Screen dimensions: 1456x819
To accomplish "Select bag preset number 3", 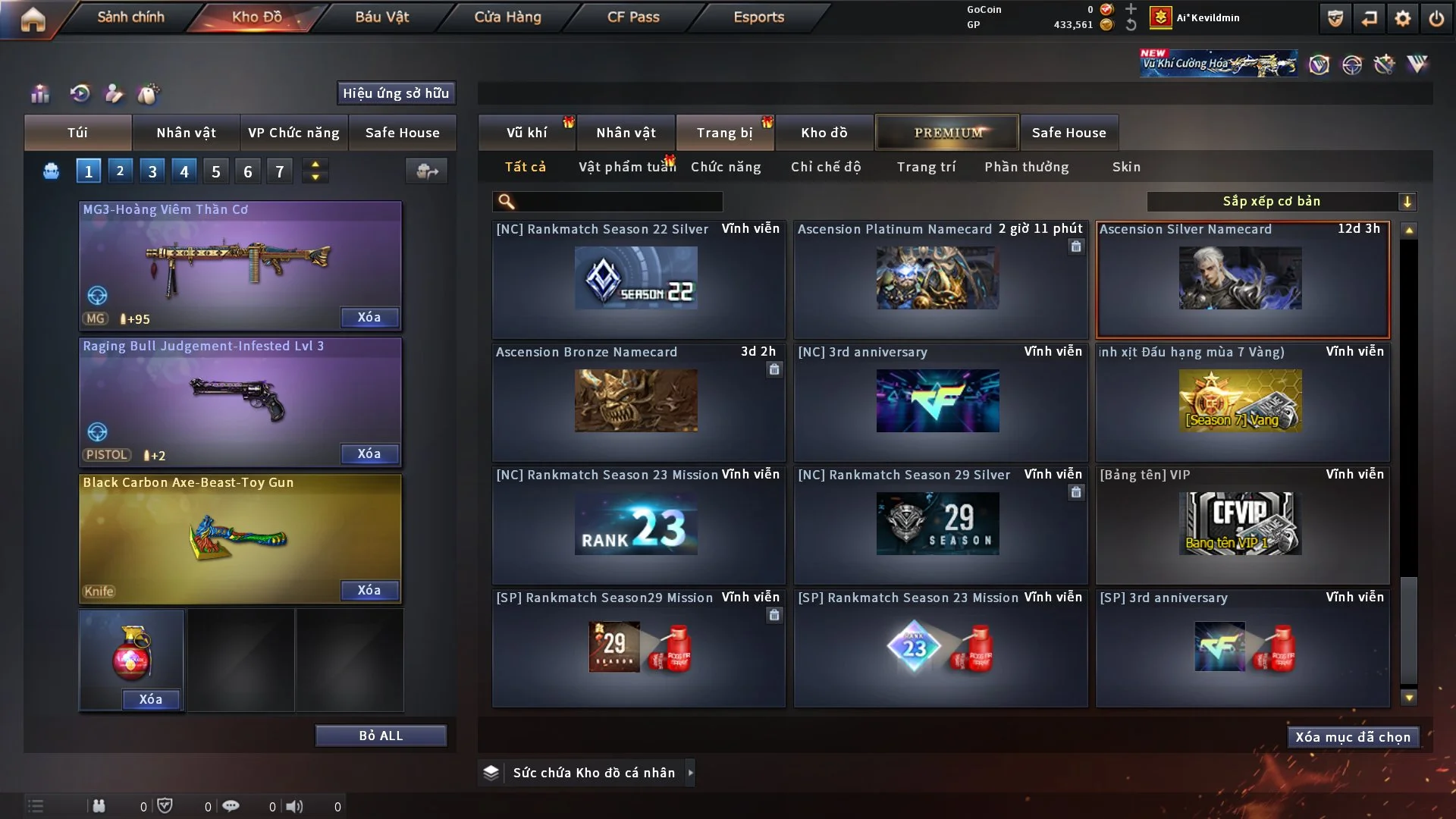I will pyautogui.click(x=152, y=171).
